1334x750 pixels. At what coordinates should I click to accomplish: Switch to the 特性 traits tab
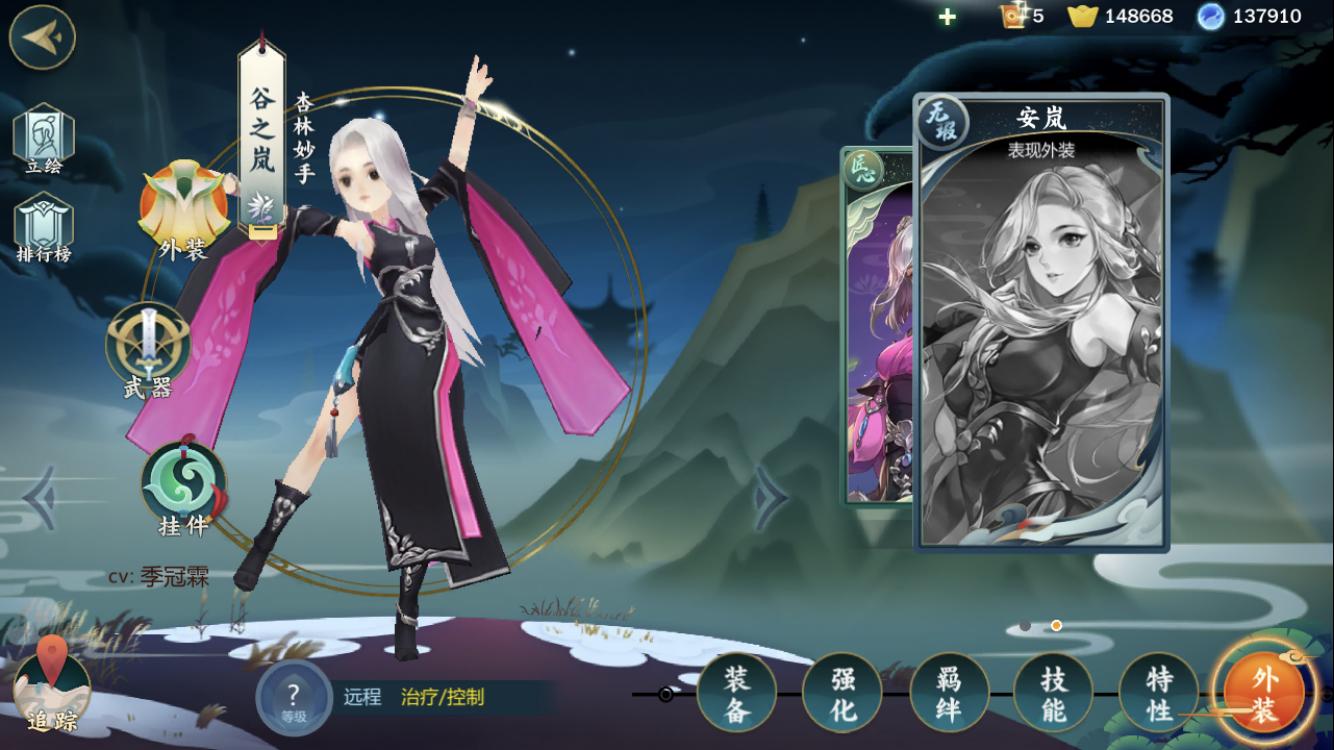(1158, 693)
